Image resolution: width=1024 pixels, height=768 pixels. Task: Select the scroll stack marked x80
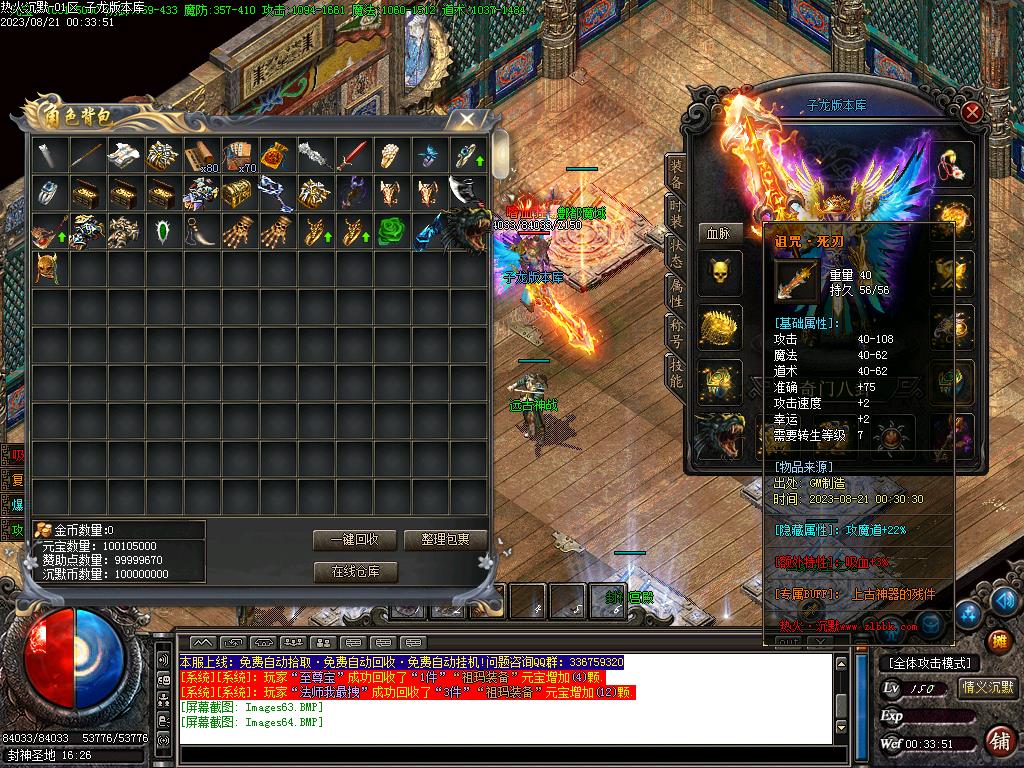click(202, 155)
